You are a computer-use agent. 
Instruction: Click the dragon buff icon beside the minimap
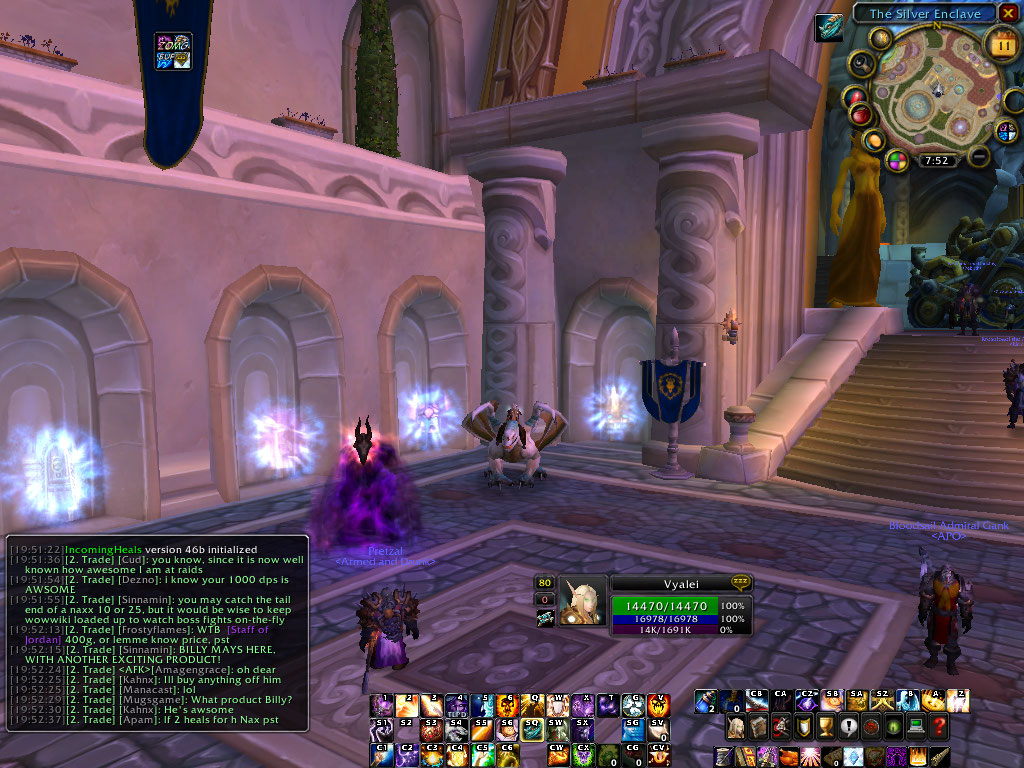[x=829, y=27]
